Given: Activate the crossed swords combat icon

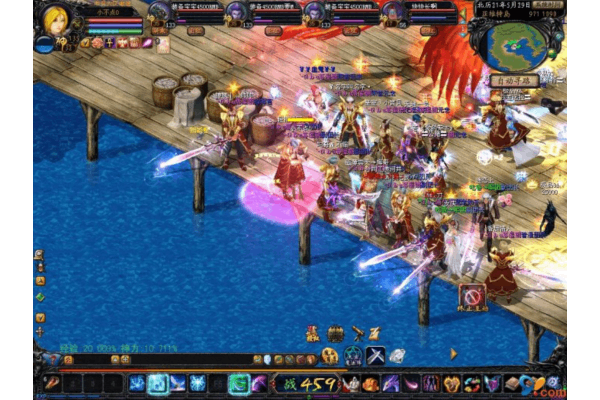Looking at the screenshot, I should pyautogui.click(x=375, y=355).
